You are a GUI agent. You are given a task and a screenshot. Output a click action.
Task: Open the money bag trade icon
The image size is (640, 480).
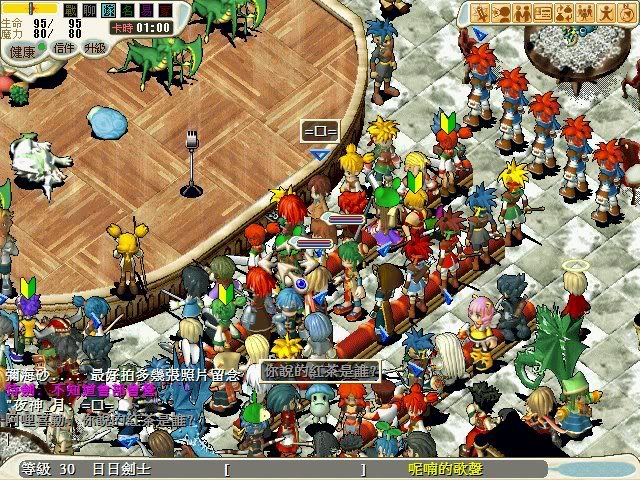tap(564, 13)
